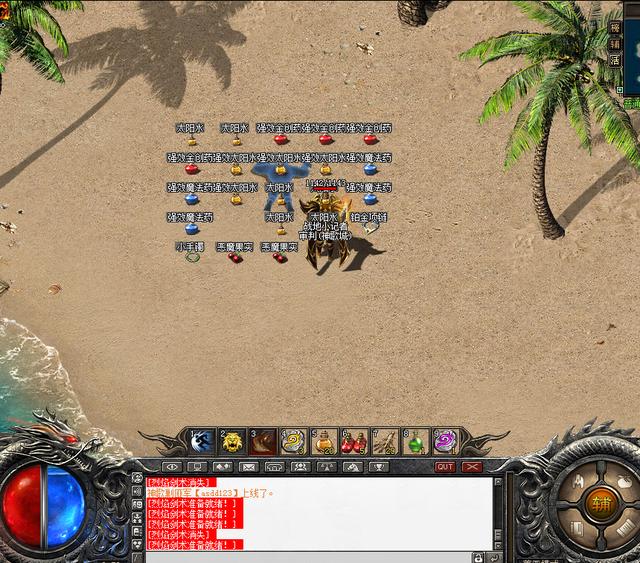Click the red X button beside OUT
640x563 pixels.
[x=472, y=467]
